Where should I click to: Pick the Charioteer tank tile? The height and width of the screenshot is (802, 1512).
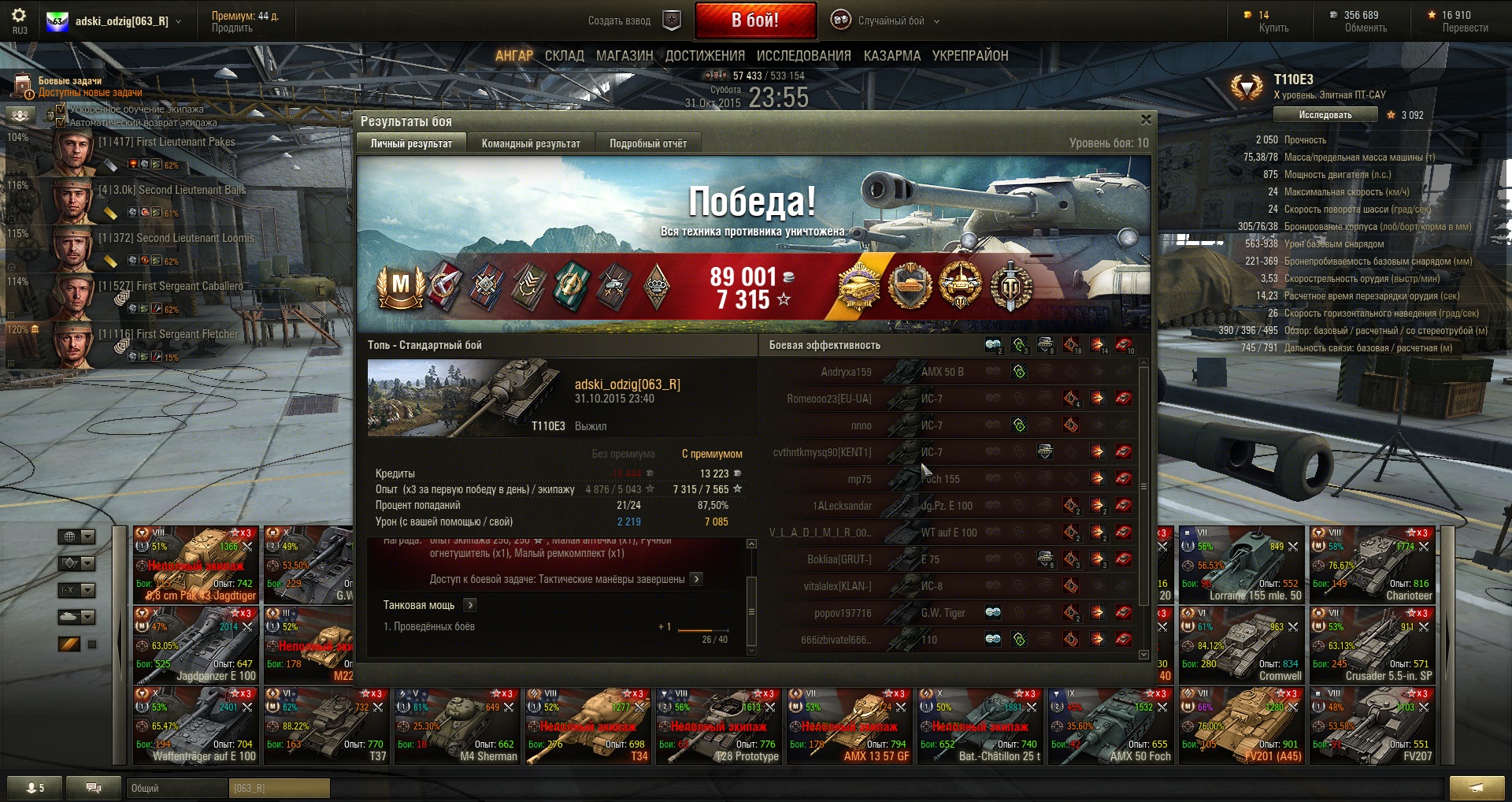[1373, 565]
